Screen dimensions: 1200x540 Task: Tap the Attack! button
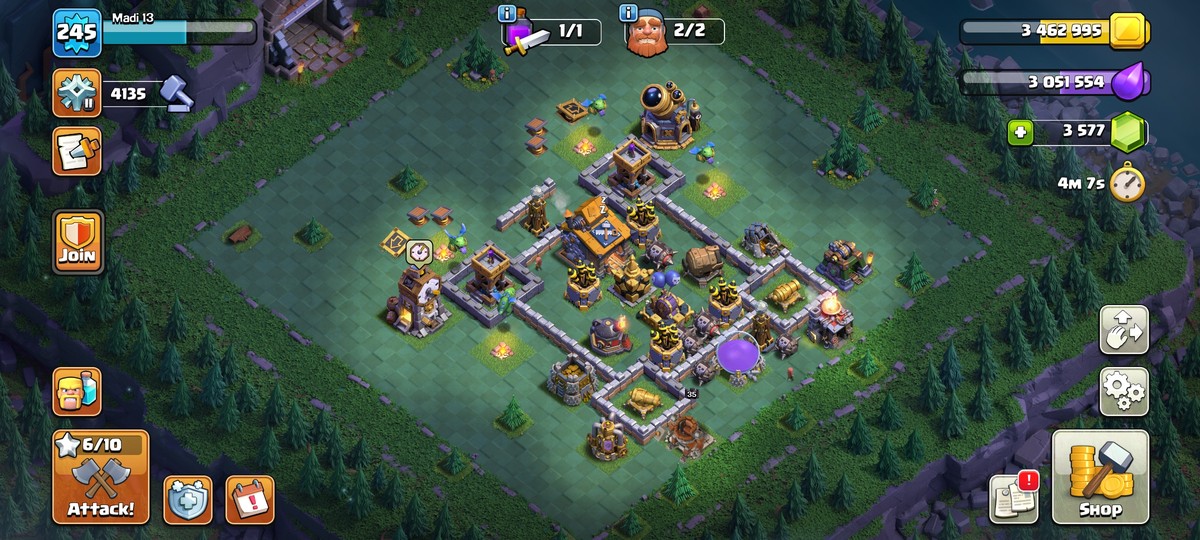pyautogui.click(x=100, y=477)
